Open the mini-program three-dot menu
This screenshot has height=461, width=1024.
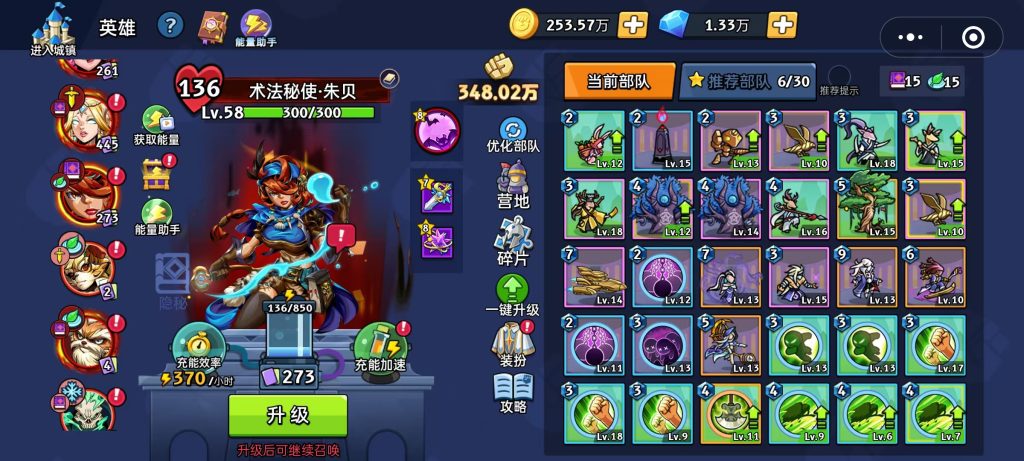(911, 37)
